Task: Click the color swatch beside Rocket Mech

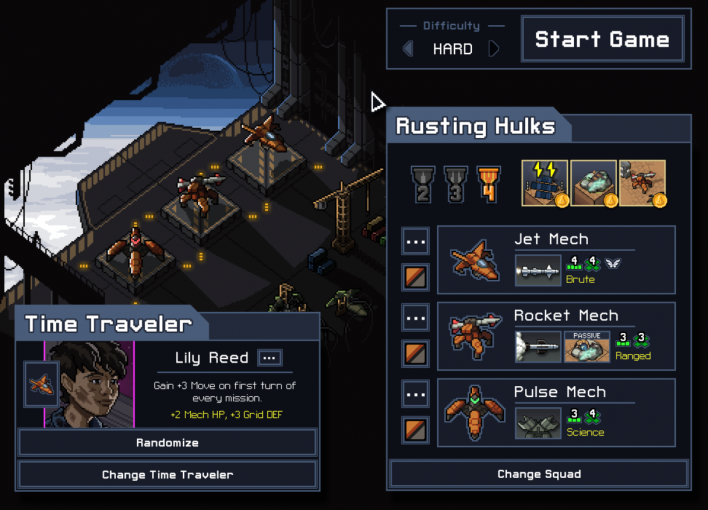Action: point(416,352)
